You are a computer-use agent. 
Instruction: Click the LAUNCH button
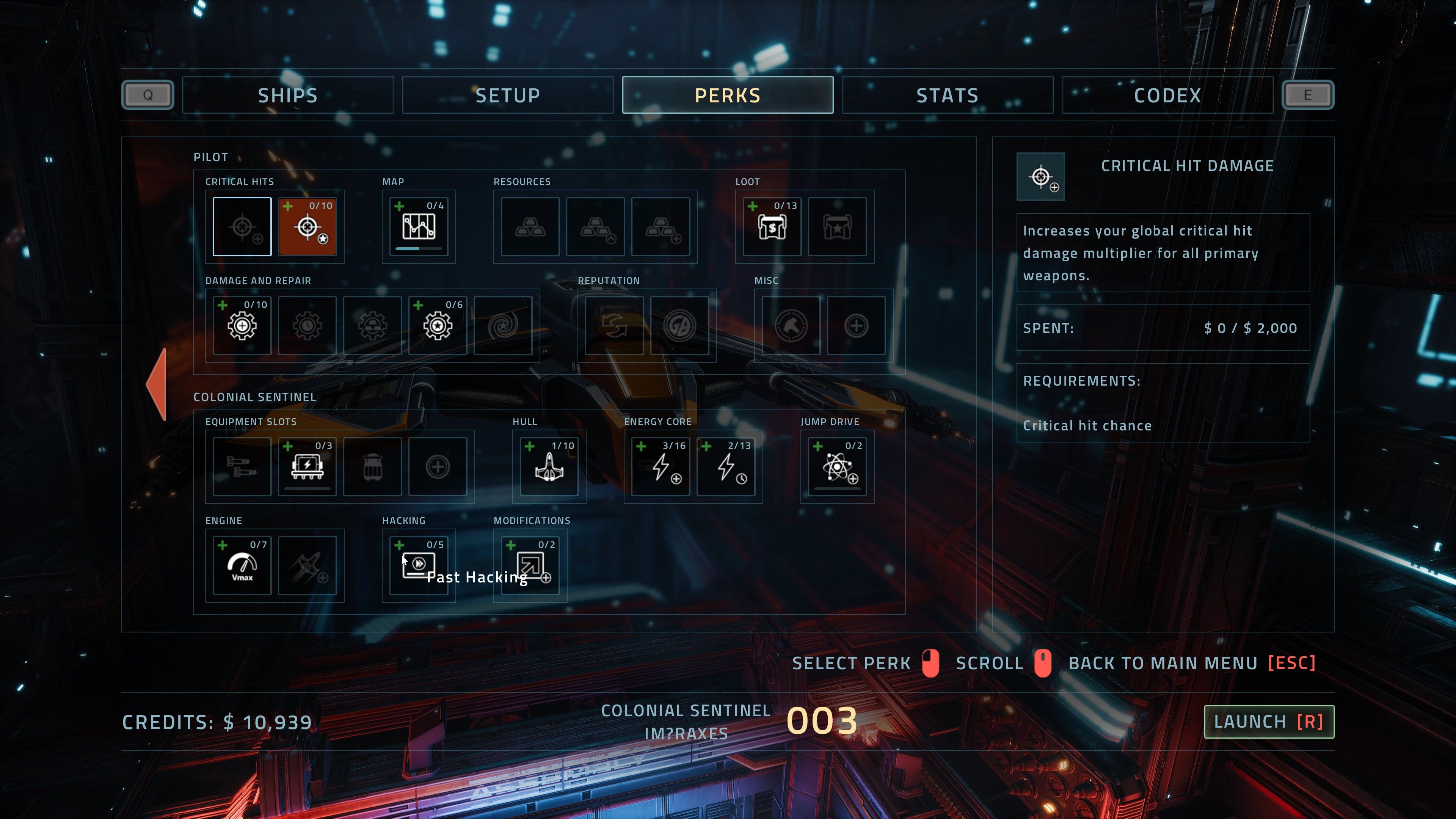(x=1268, y=721)
